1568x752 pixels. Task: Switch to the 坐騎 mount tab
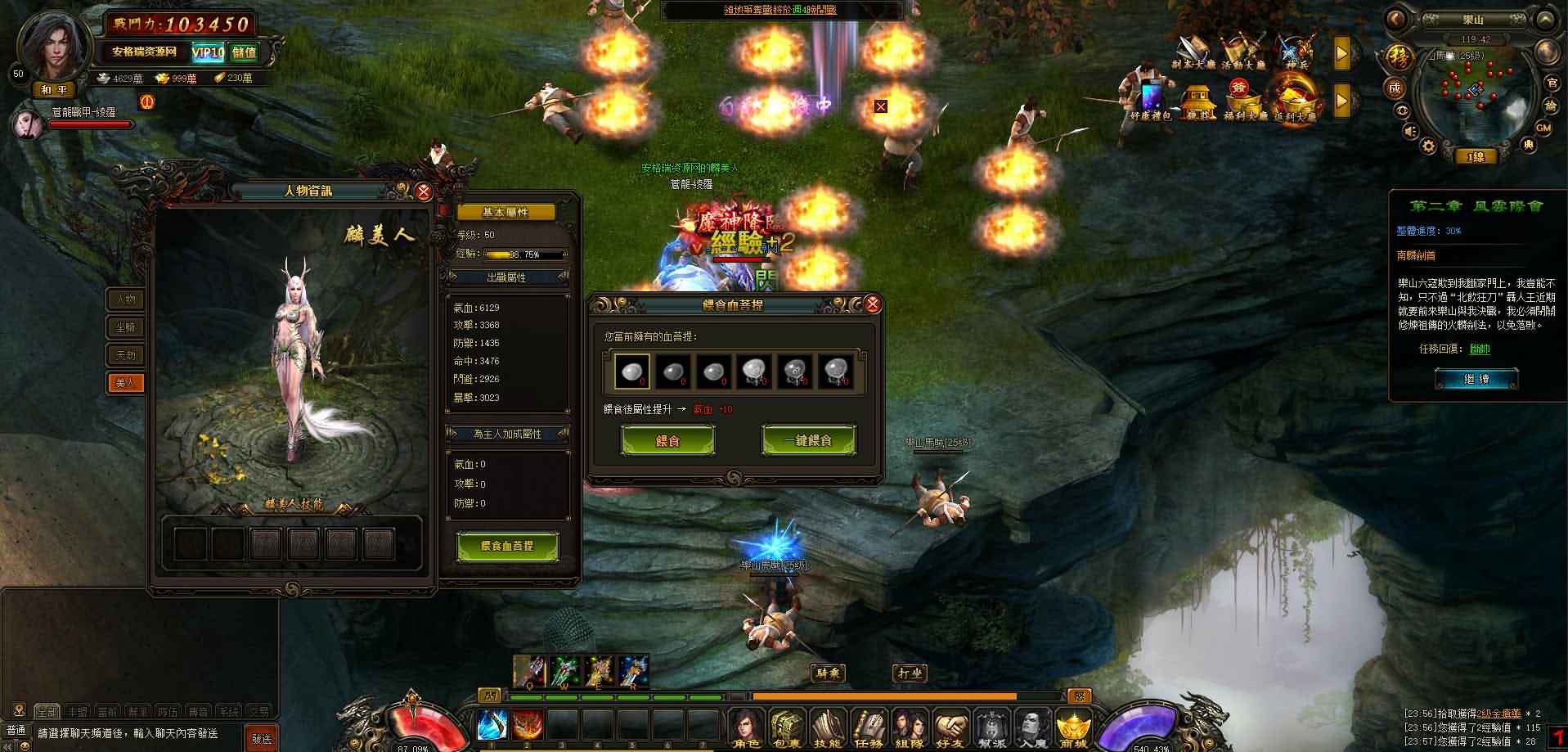[x=125, y=327]
